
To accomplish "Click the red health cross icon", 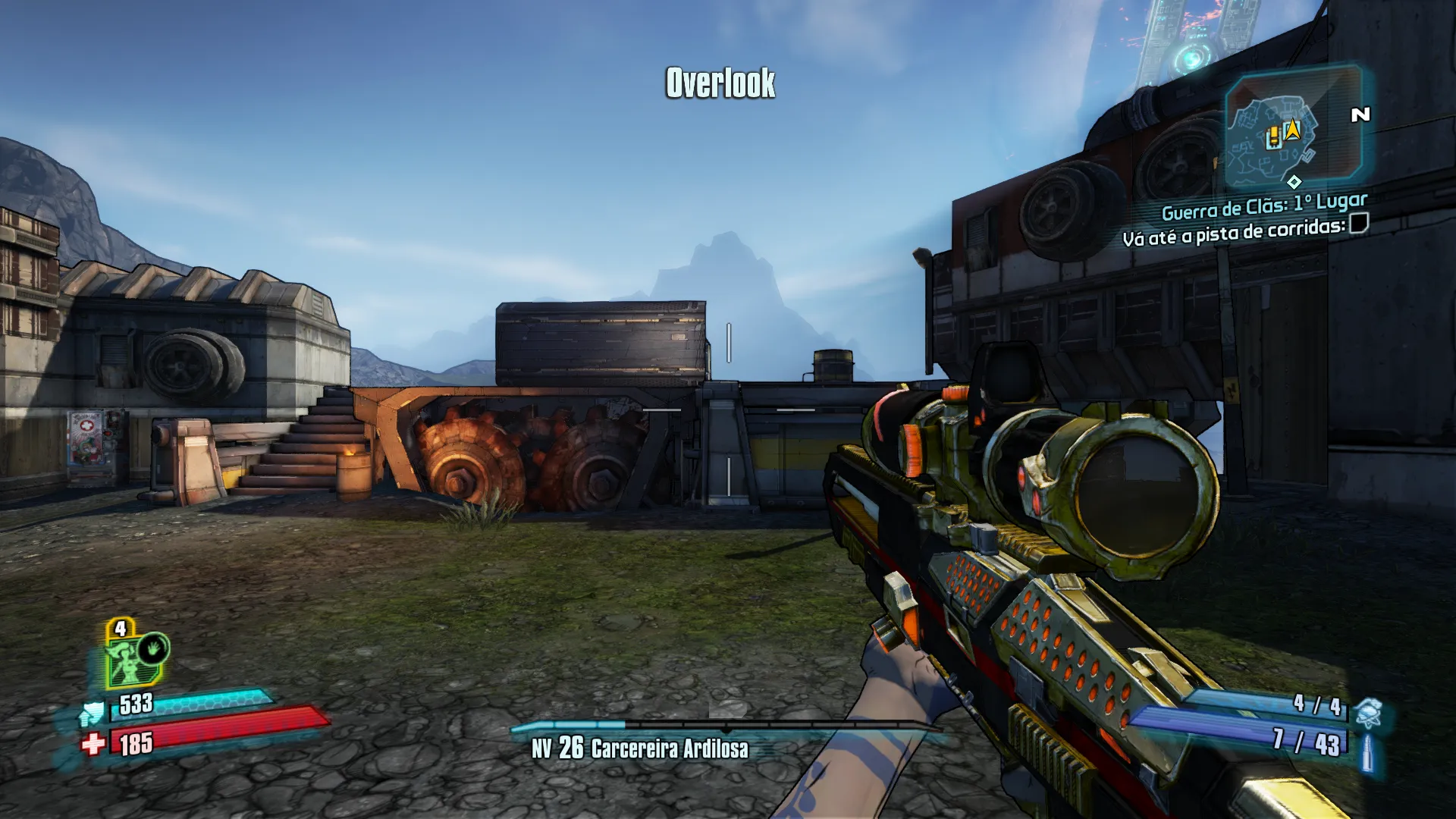I will point(93,744).
